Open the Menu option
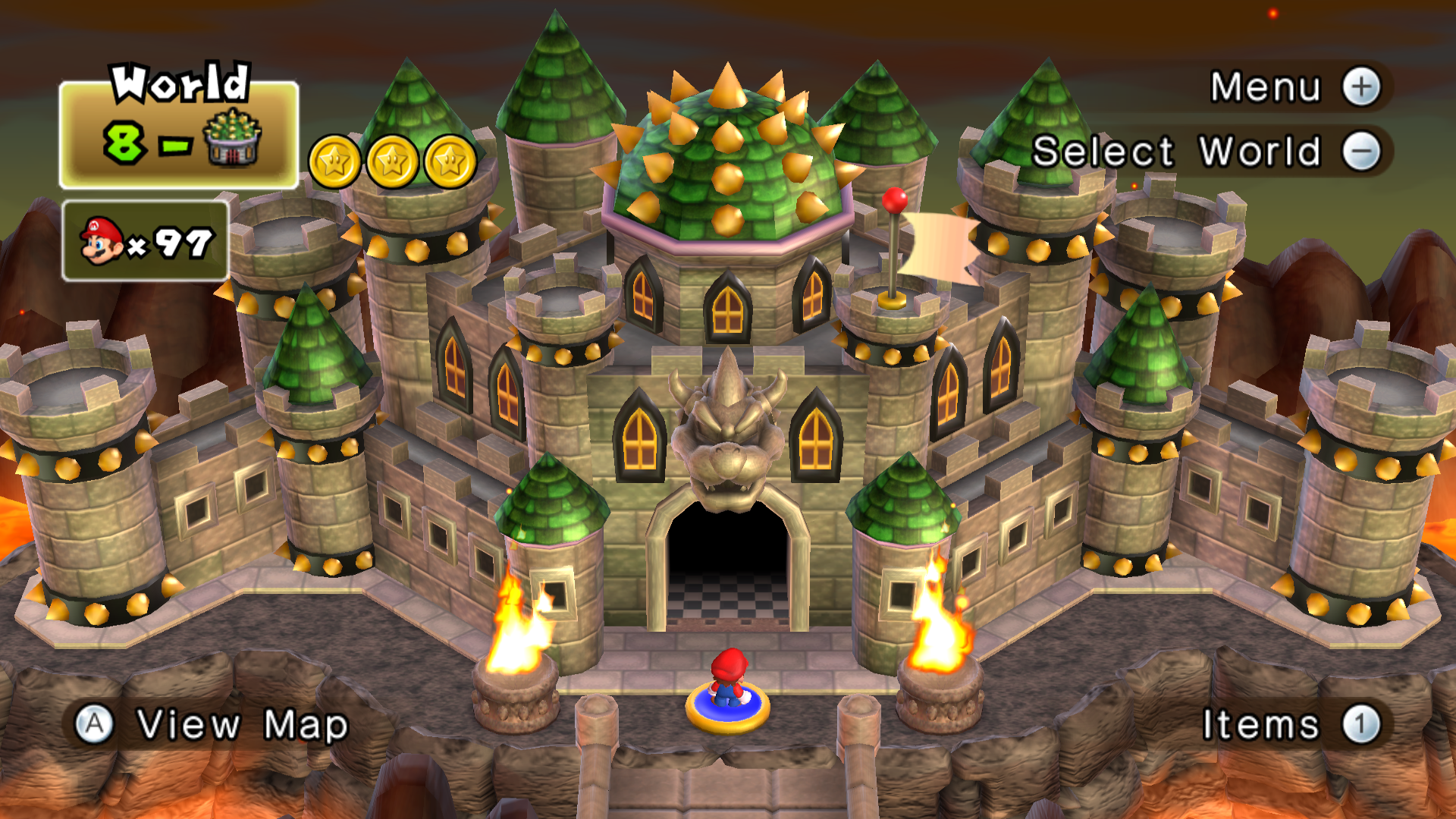Viewport: 1456px width, 819px height. click(1295, 87)
